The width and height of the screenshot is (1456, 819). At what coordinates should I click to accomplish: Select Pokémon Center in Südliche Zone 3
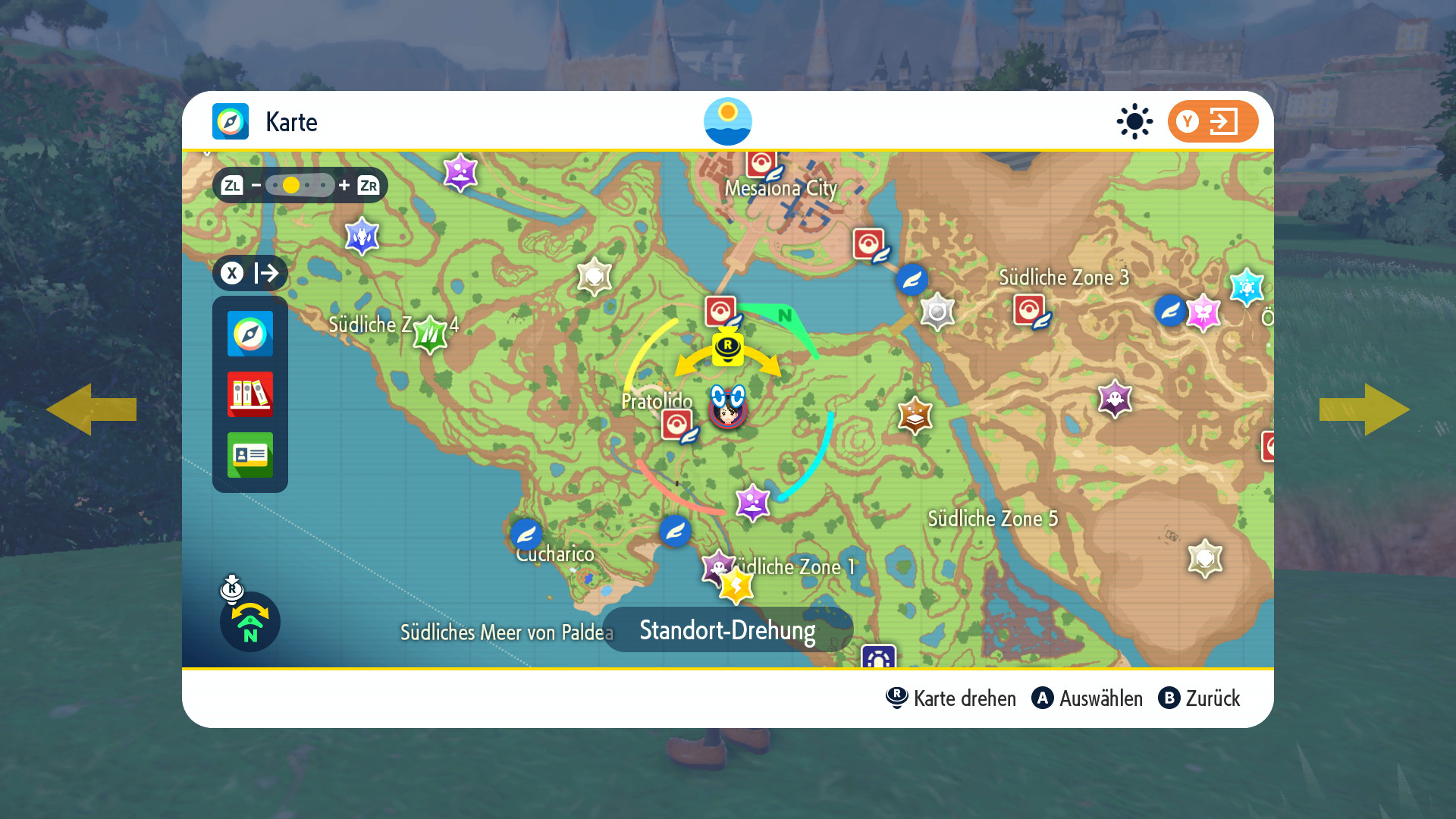pyautogui.click(x=1029, y=309)
